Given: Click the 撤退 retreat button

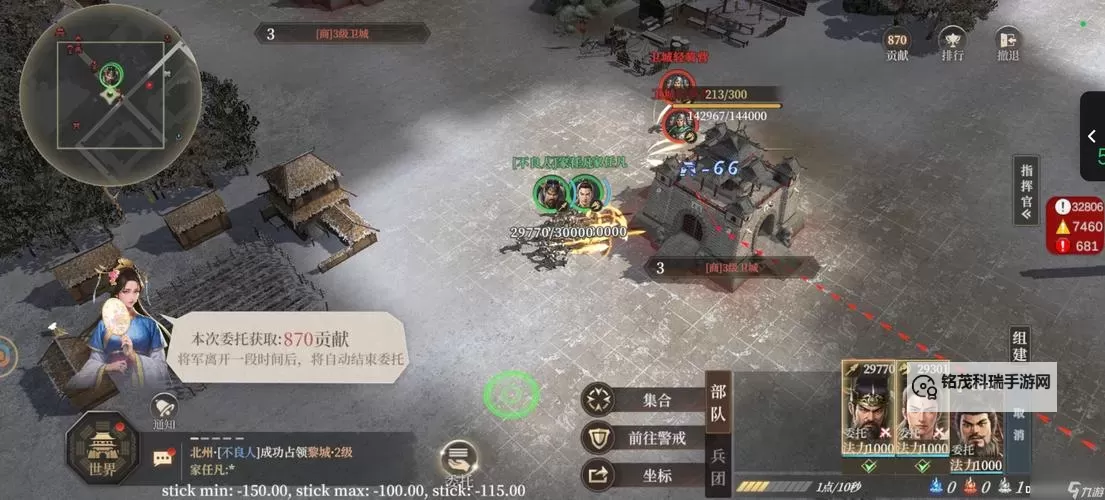Looking at the screenshot, I should 1007,42.
